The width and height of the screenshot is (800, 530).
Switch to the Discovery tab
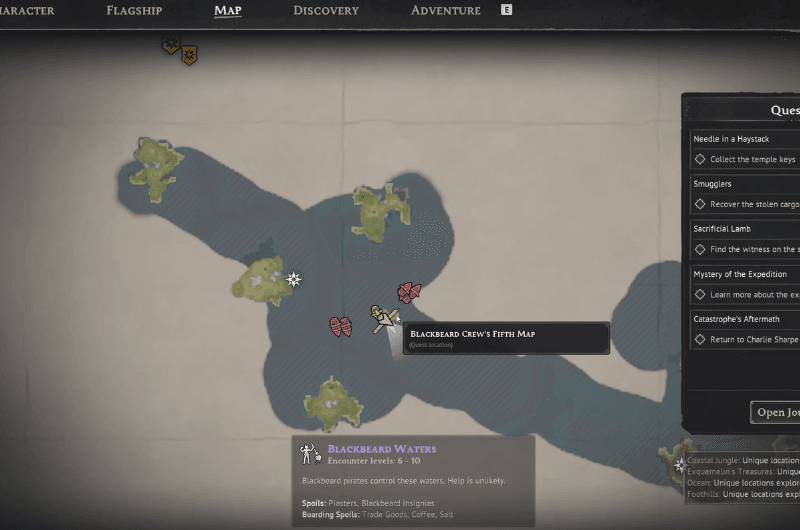(326, 11)
